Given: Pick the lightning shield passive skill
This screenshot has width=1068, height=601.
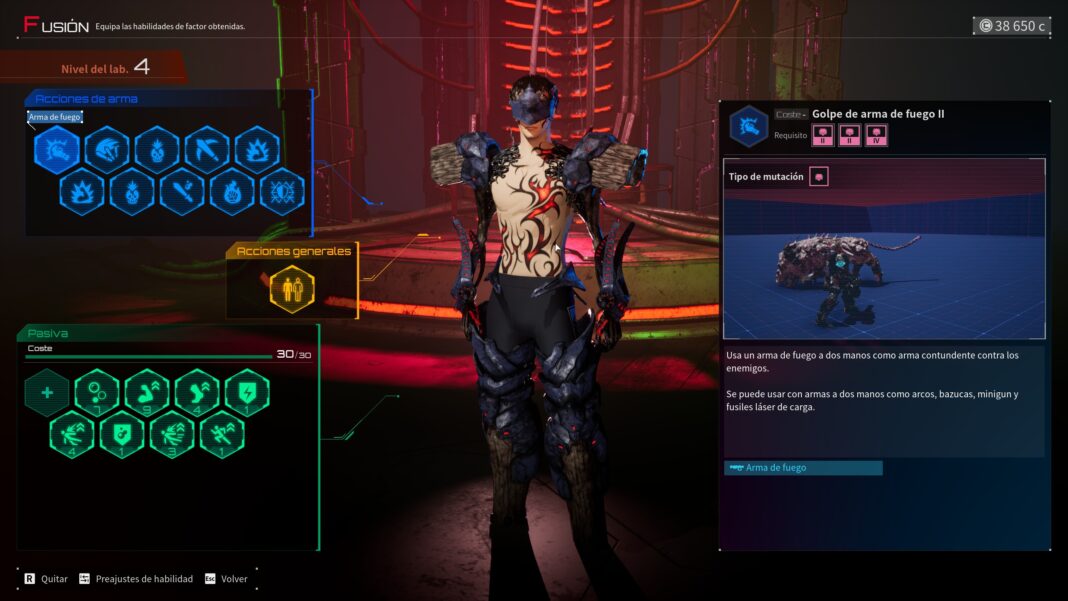Looking at the screenshot, I should (247, 392).
